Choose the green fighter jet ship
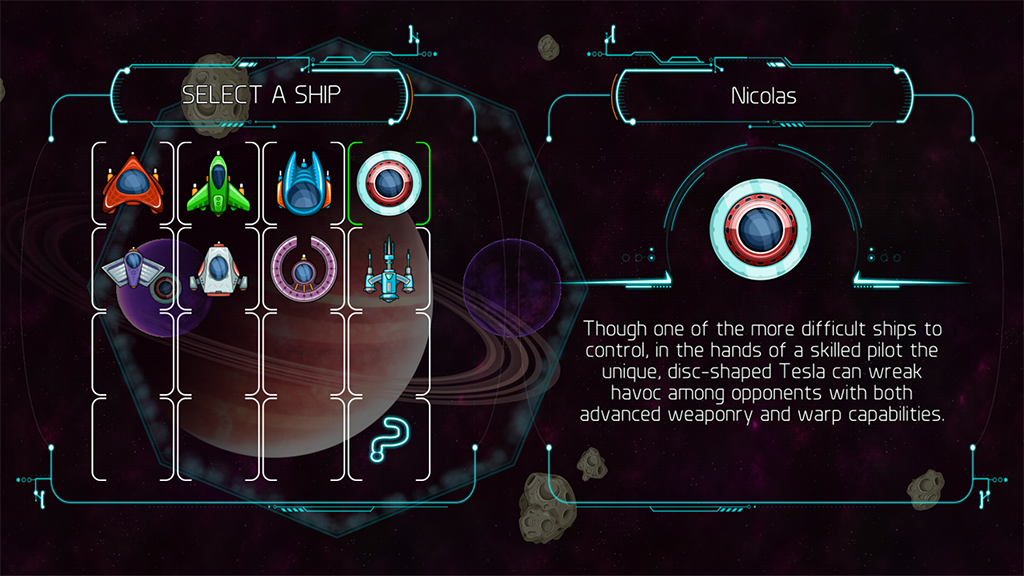 coord(217,183)
